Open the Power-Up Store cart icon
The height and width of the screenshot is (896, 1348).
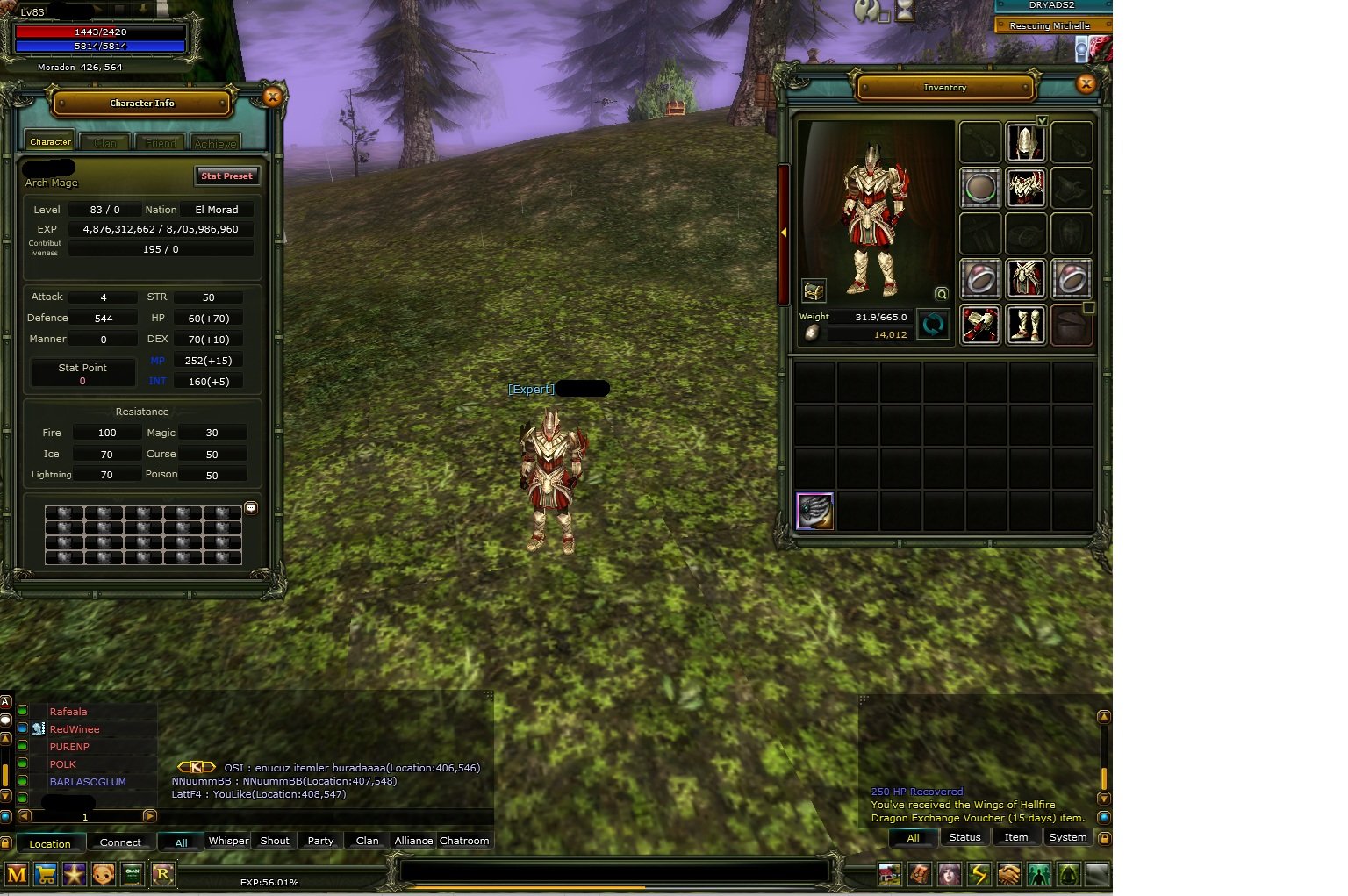click(44, 874)
